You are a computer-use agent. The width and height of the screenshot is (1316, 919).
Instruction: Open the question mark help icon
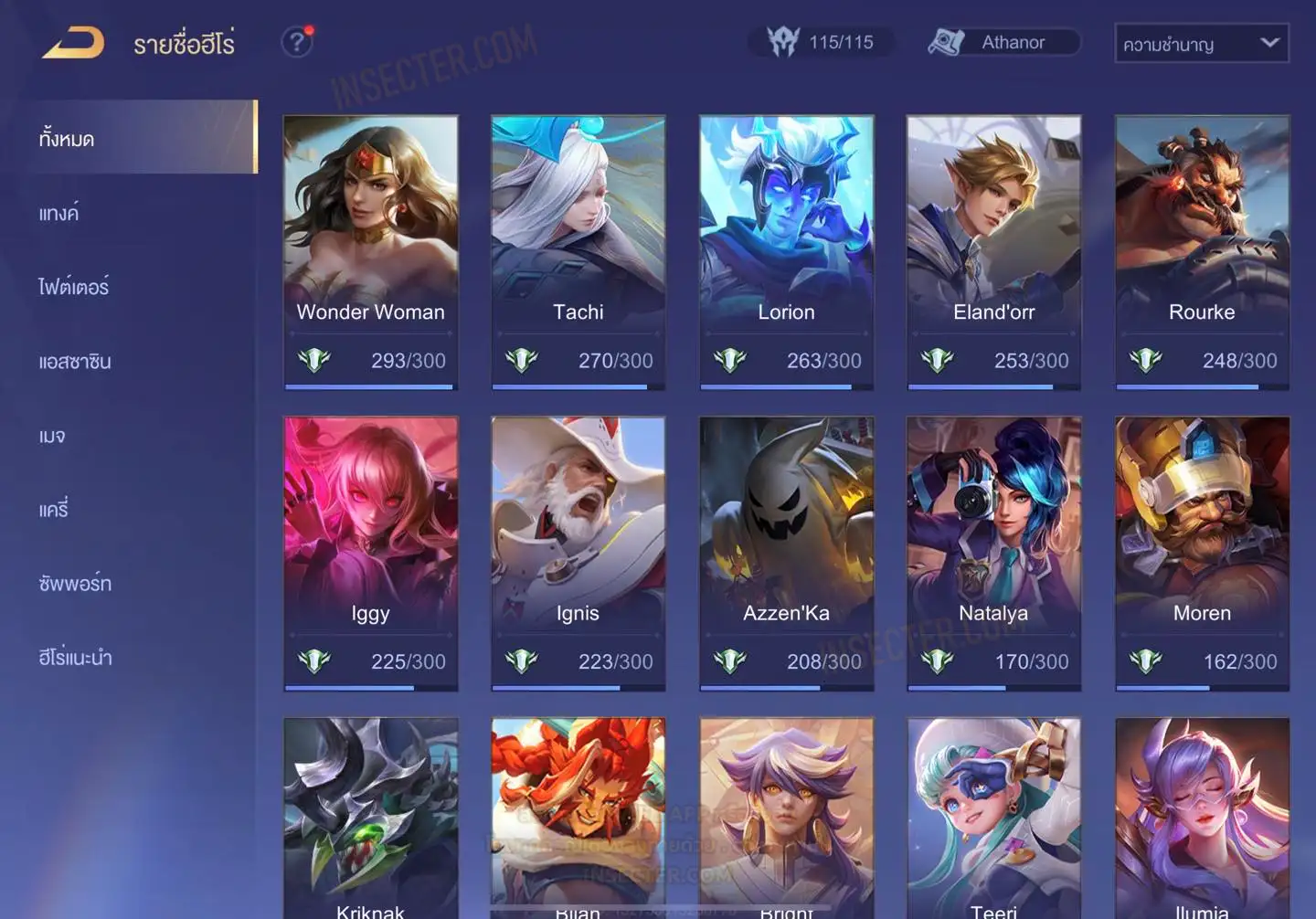296,42
